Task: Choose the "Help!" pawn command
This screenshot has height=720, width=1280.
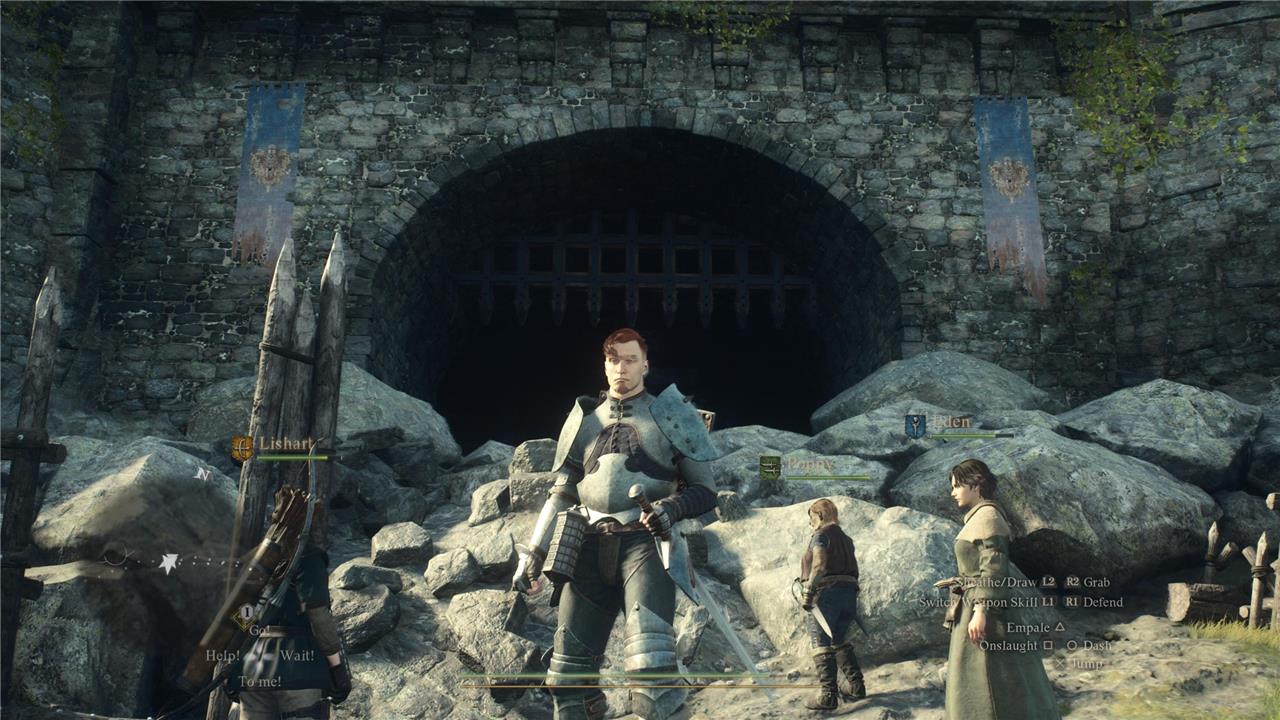Action: pyautogui.click(x=224, y=655)
